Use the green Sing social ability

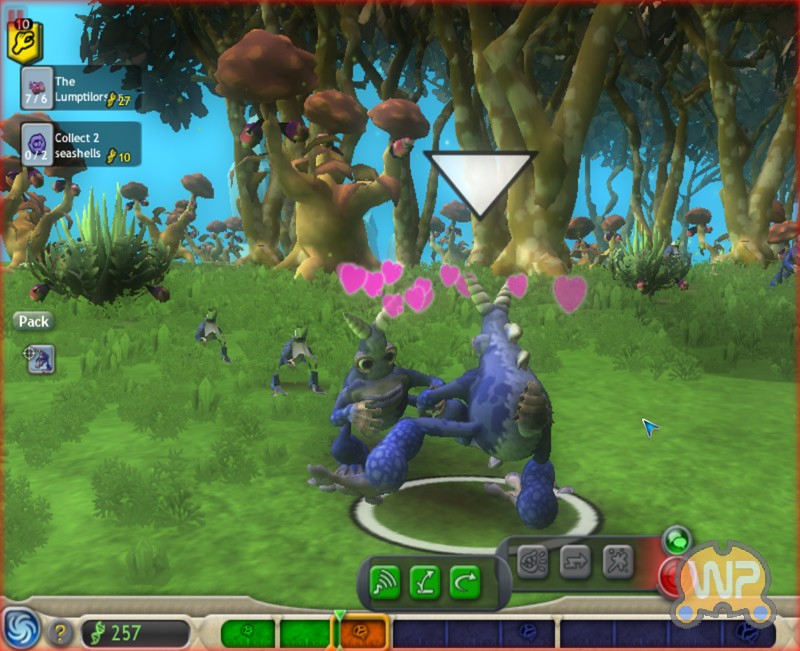coord(385,581)
